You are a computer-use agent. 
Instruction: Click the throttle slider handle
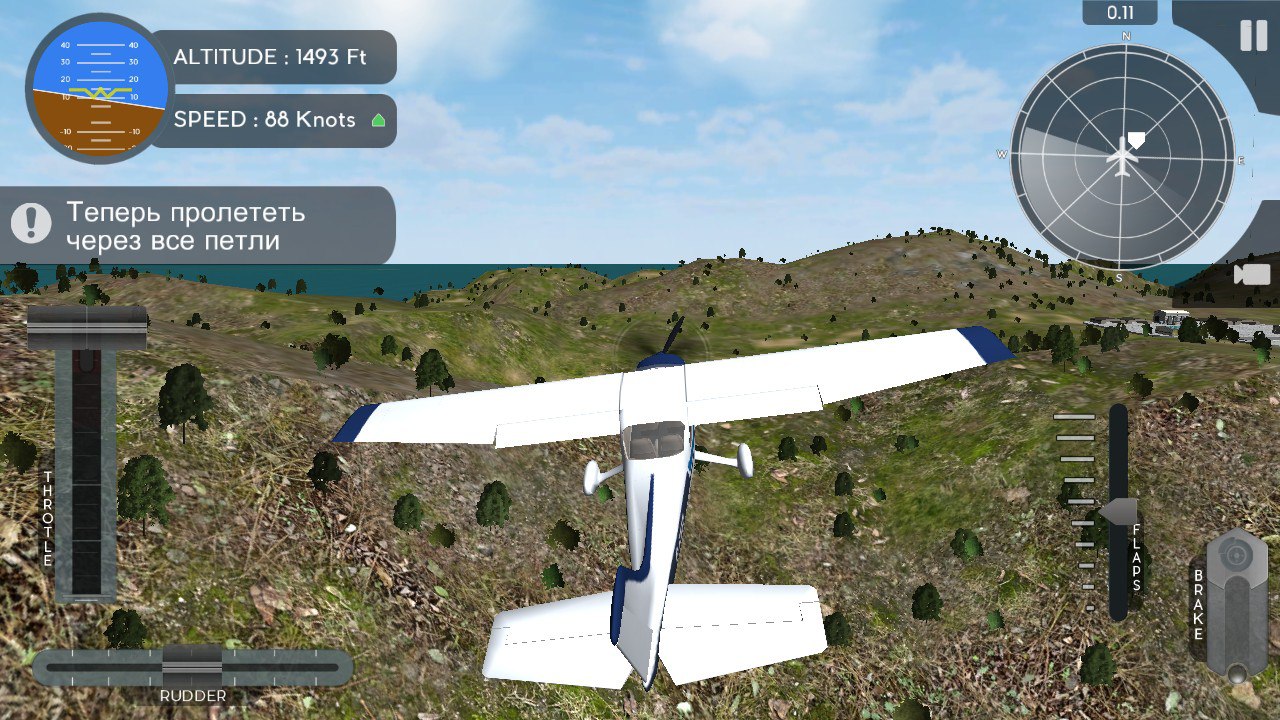point(87,329)
